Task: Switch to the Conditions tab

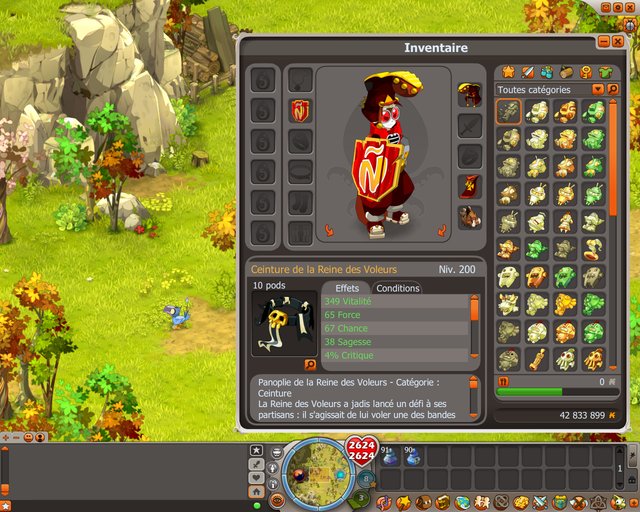Action: (398, 288)
